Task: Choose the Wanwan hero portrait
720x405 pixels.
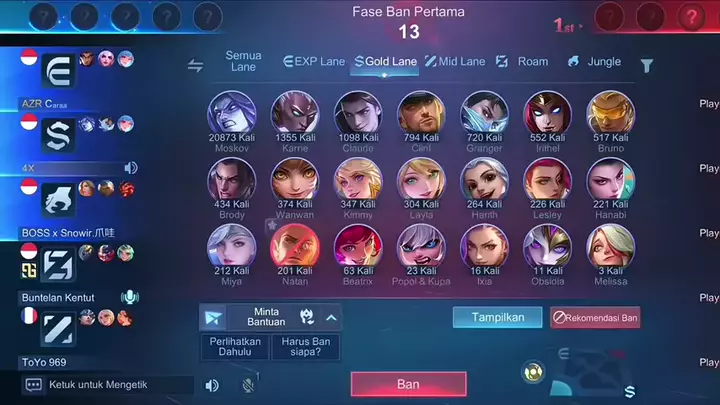Action: pyautogui.click(x=295, y=180)
